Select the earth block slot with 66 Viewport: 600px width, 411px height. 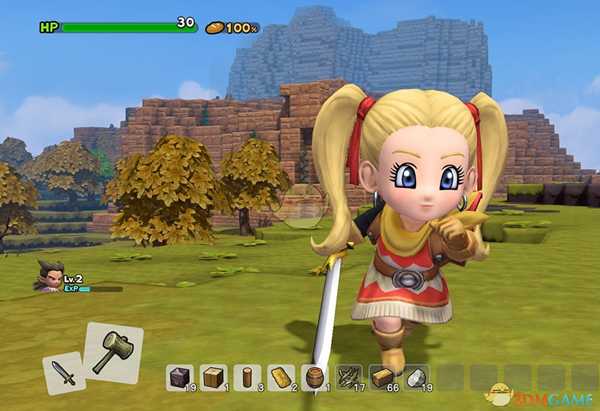point(382,377)
